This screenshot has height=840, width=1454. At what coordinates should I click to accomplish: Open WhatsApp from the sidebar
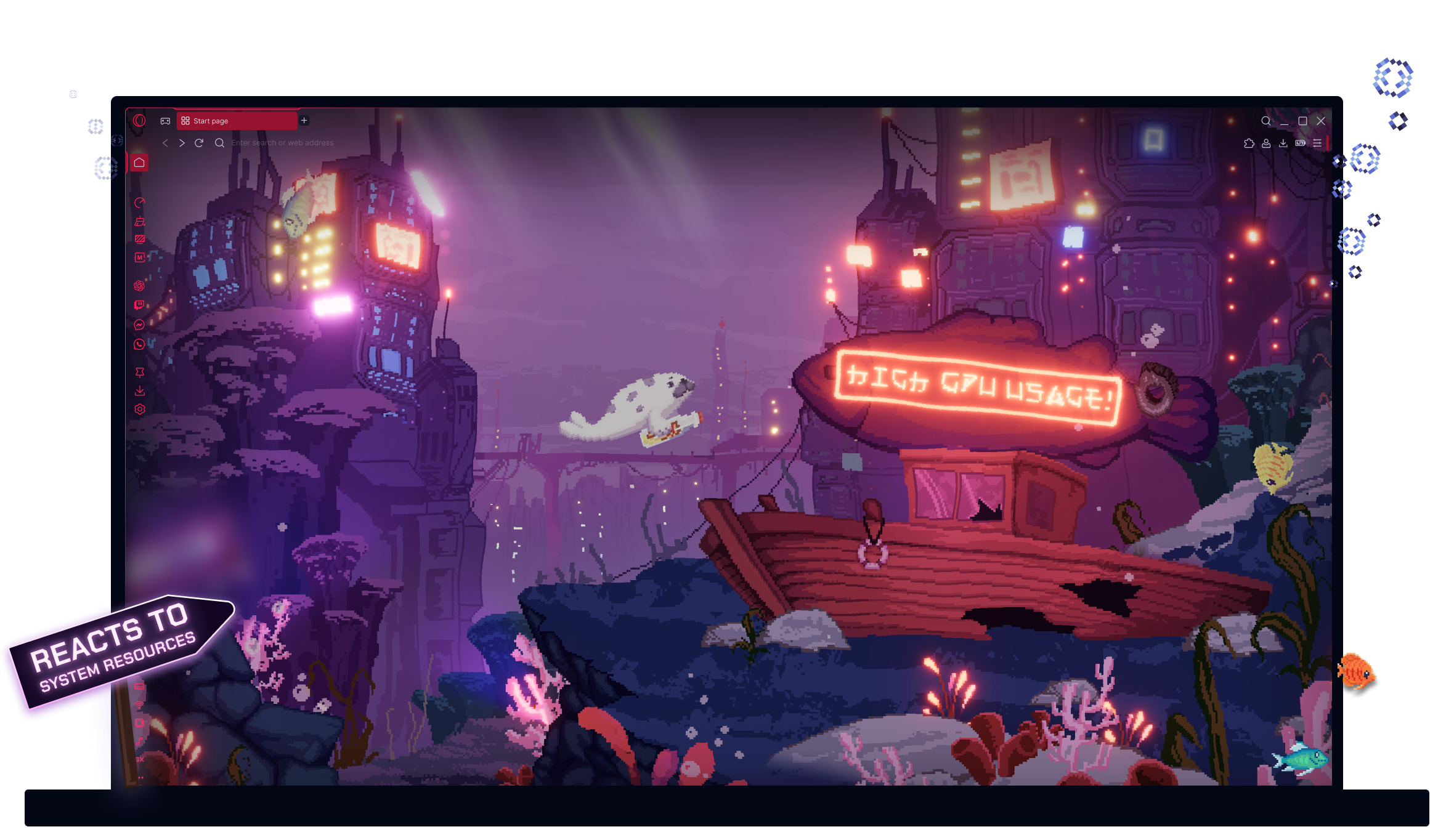(140, 344)
